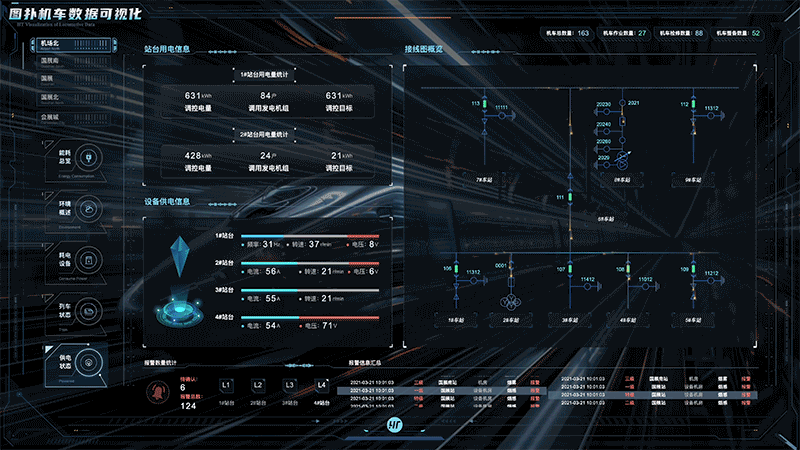Image resolution: width=800 pixels, height=450 pixels.
Task: Click the blue crystal device model
Action: point(180,256)
